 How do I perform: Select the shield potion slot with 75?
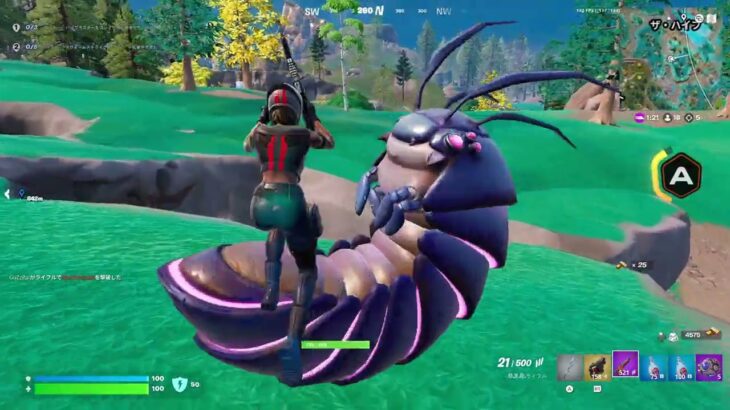tap(653, 367)
